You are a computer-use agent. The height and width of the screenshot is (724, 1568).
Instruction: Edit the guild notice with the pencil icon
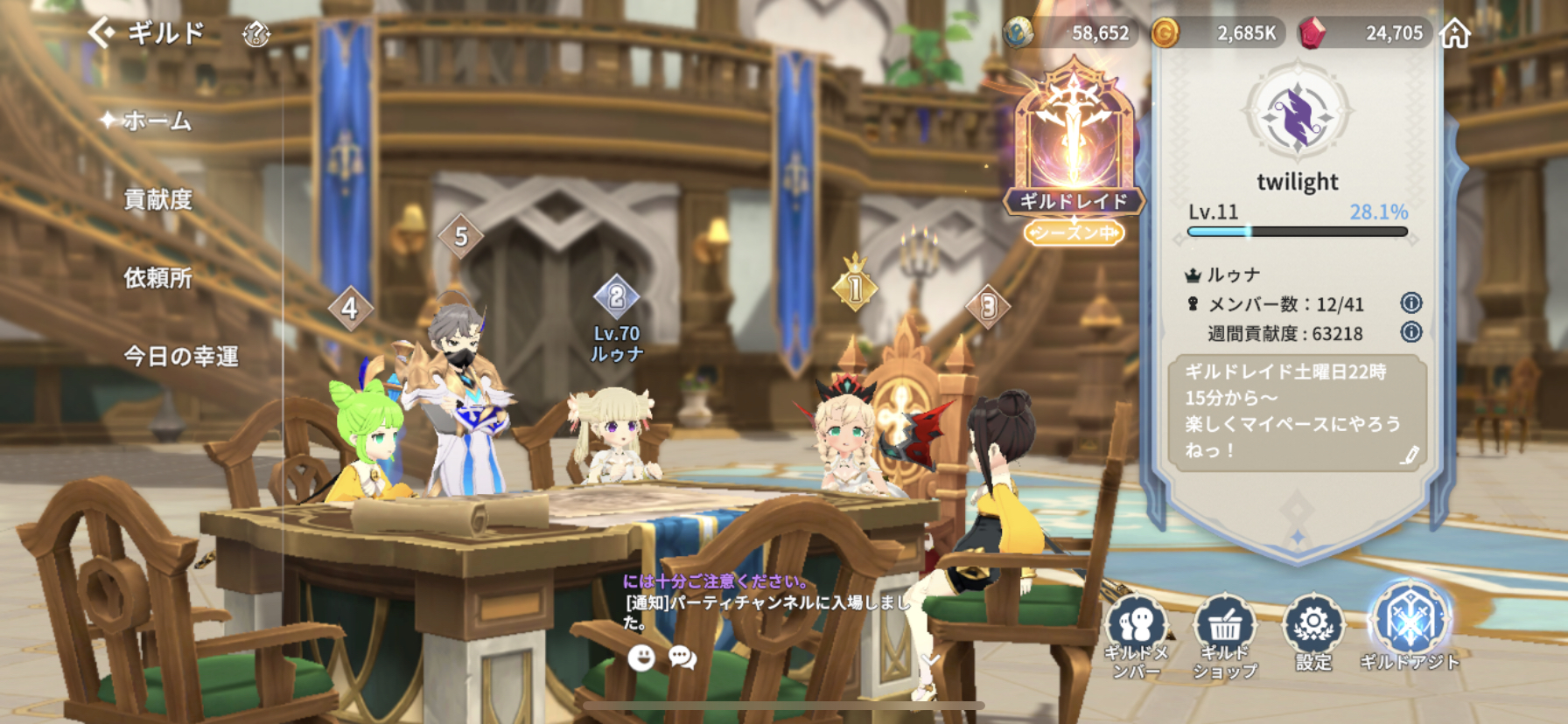[1409, 455]
